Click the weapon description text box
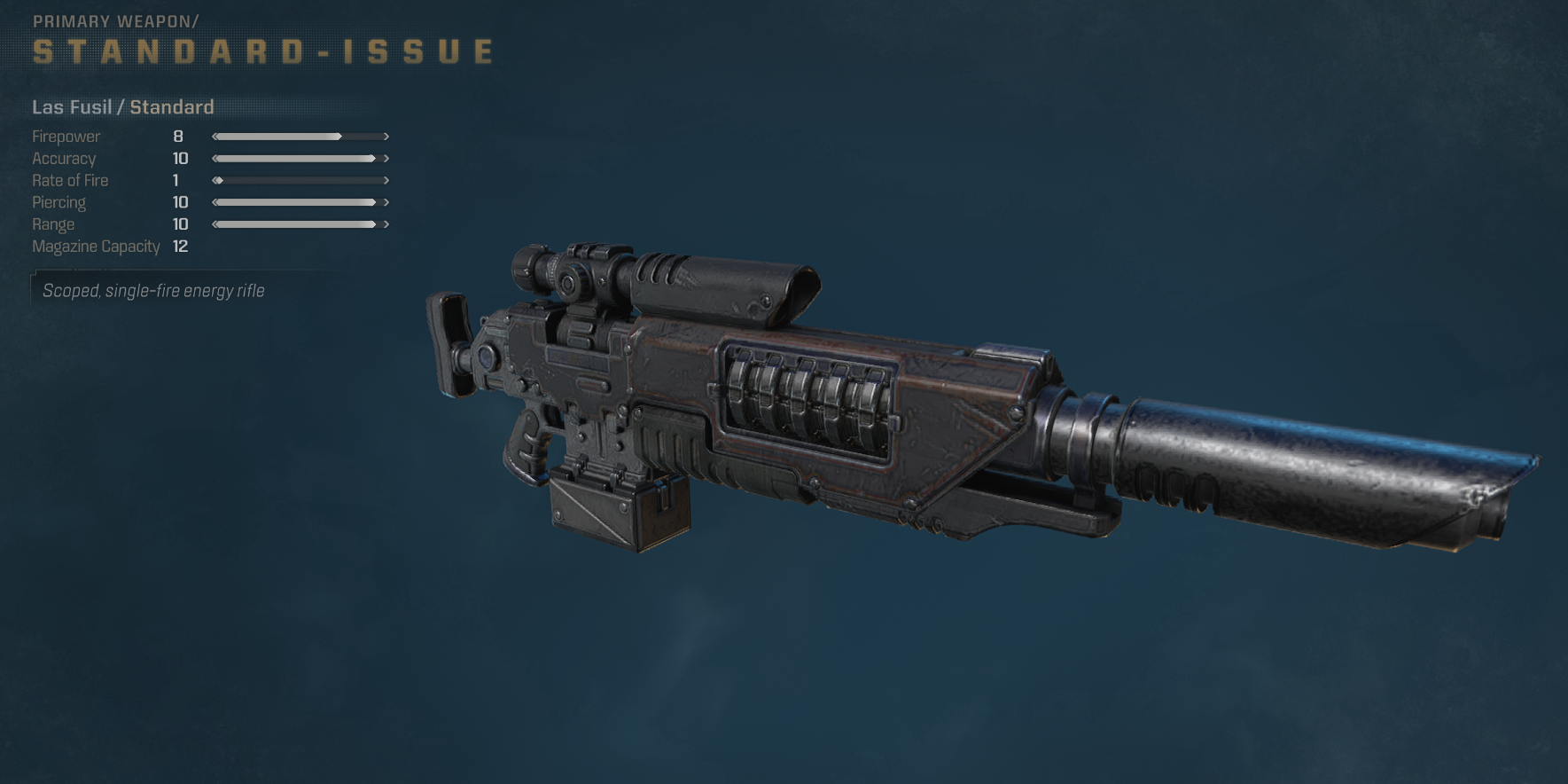 [x=152, y=290]
